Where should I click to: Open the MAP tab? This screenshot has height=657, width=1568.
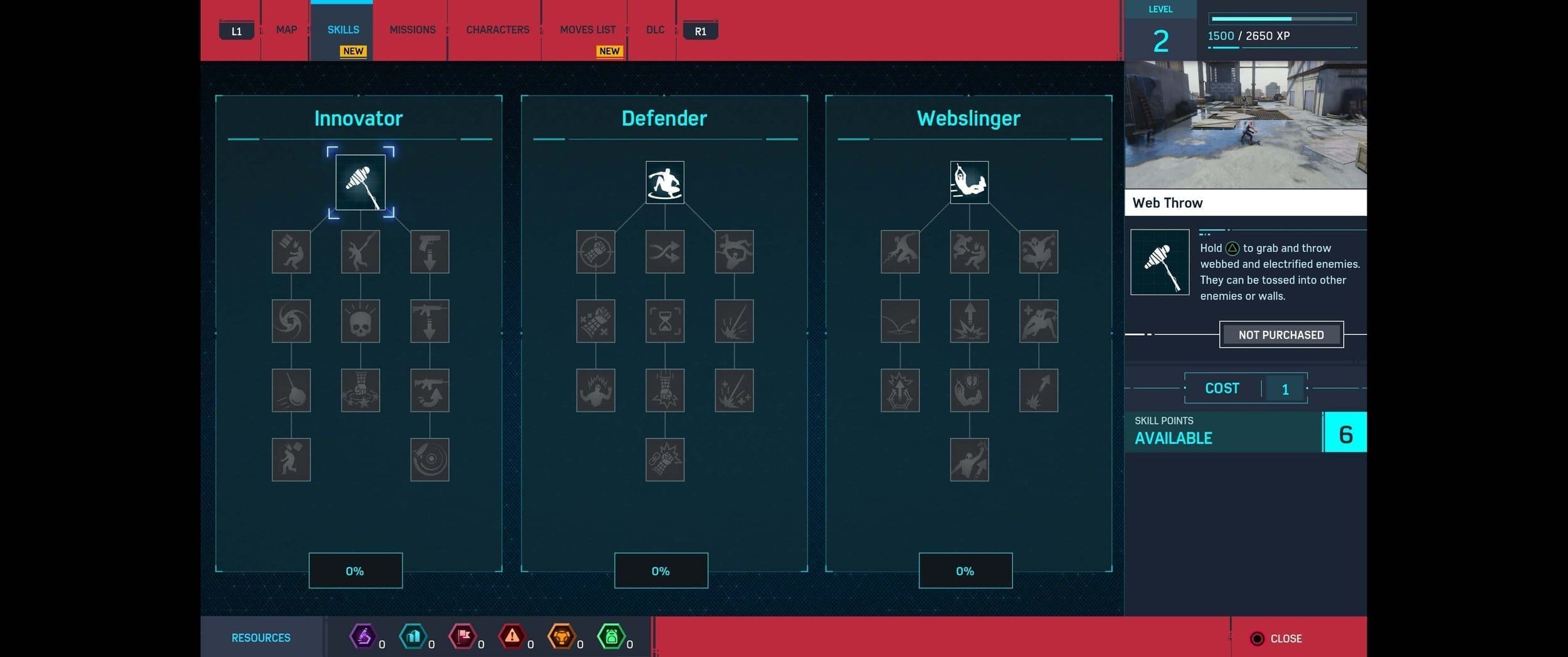tap(286, 29)
